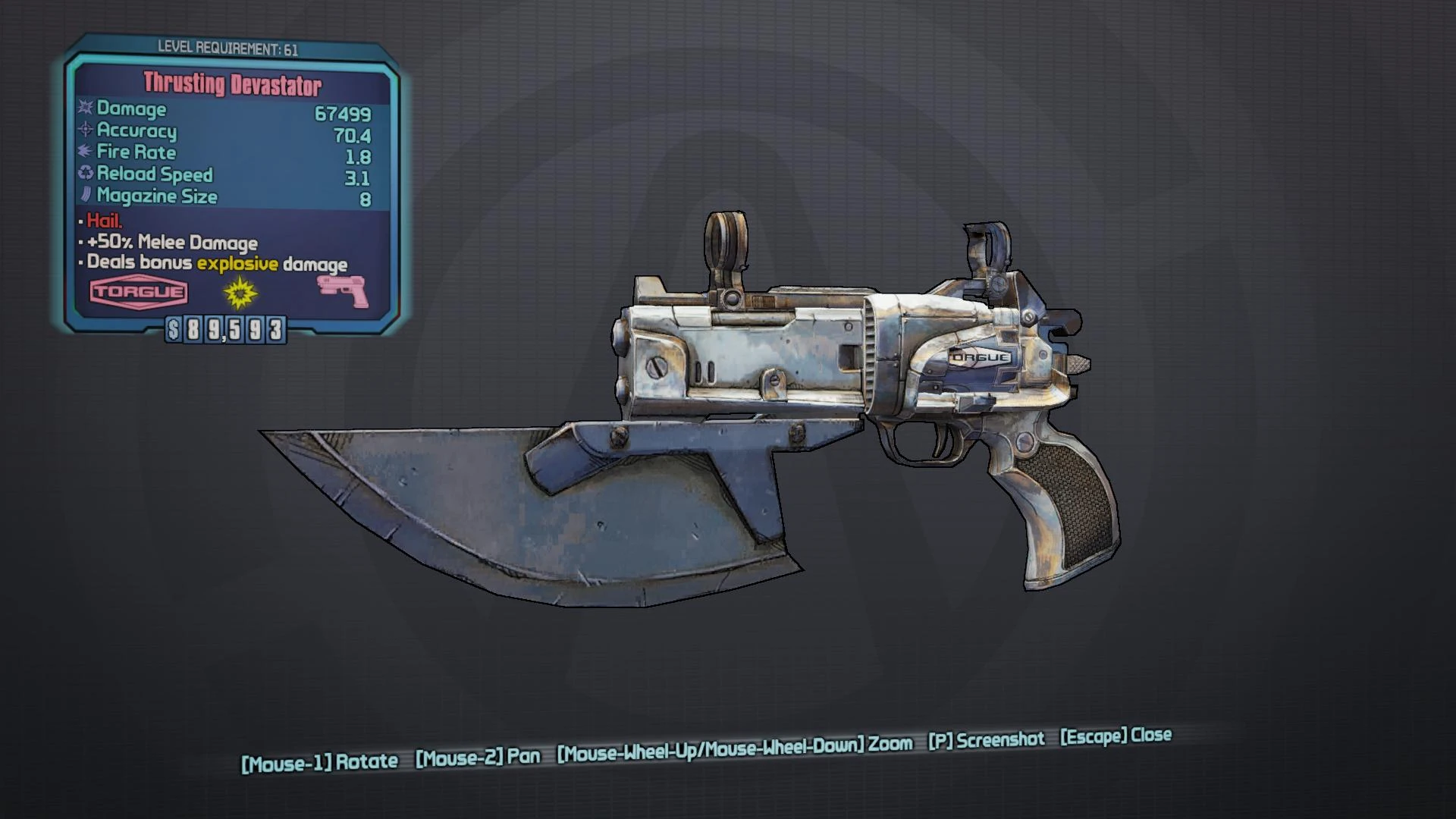Select the Thrusting Devastator item name
This screenshot has width=1456, height=819.
pyautogui.click(x=232, y=84)
